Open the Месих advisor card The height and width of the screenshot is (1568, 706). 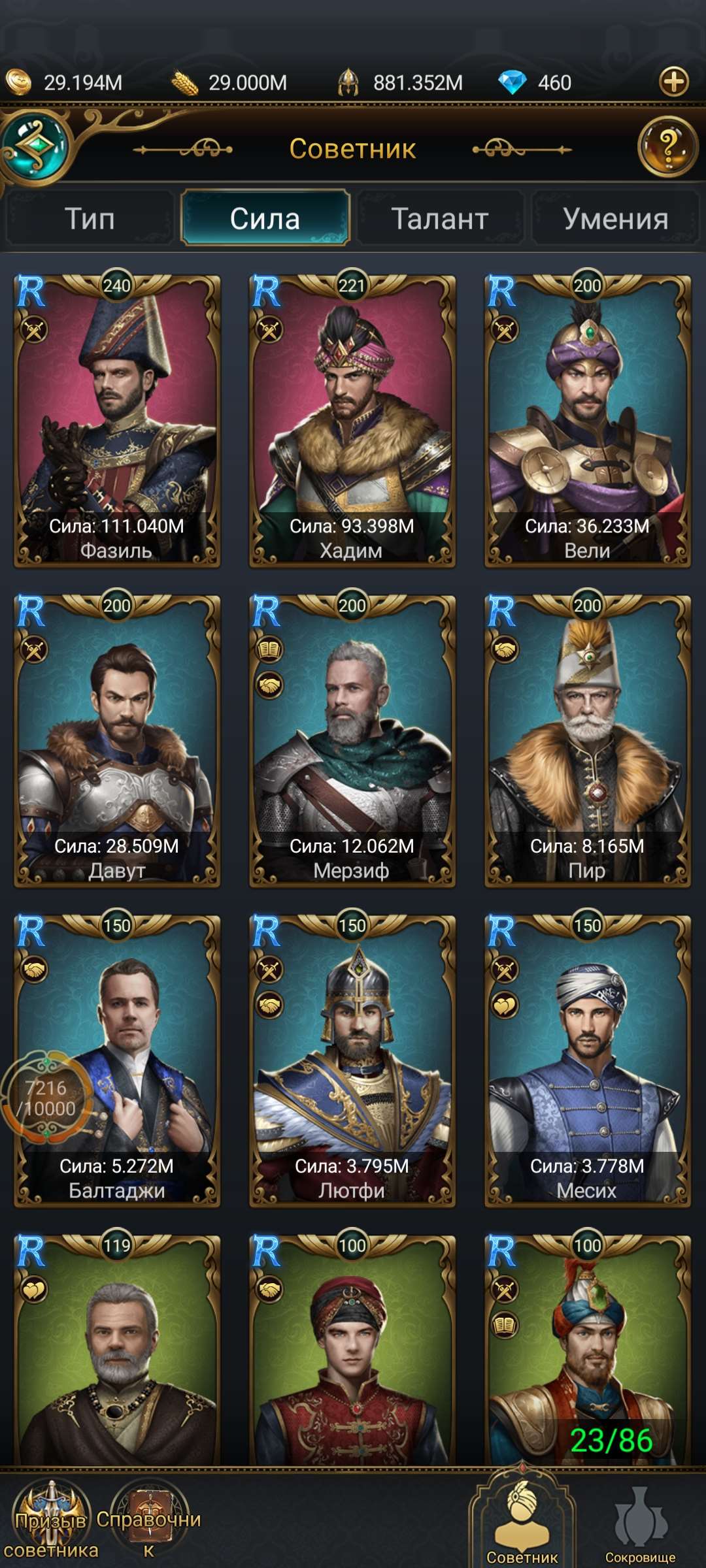pyautogui.click(x=587, y=1062)
